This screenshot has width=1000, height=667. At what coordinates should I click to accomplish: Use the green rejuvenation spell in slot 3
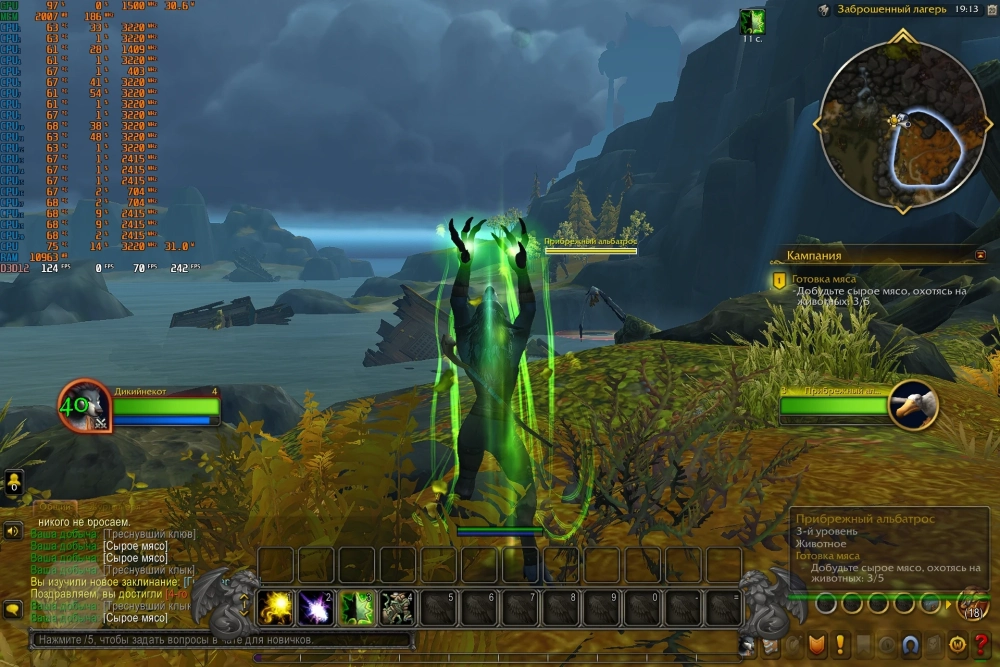tap(357, 607)
